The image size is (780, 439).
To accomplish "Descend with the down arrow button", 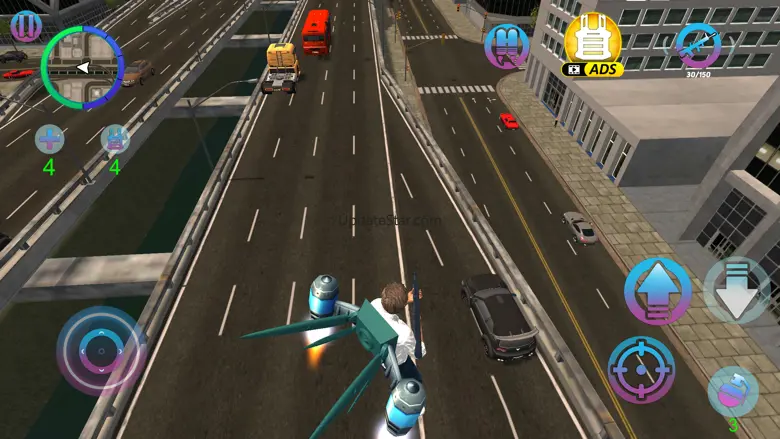I will 736,290.
